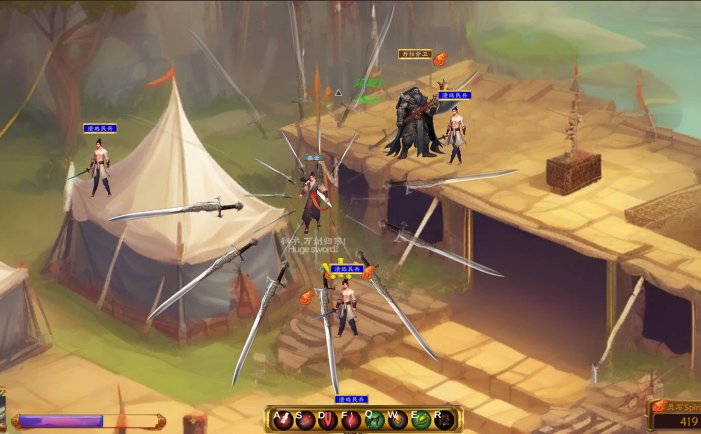The image size is (701, 434).
Task: Use the green leaf skill labeled E
Action: [420, 421]
